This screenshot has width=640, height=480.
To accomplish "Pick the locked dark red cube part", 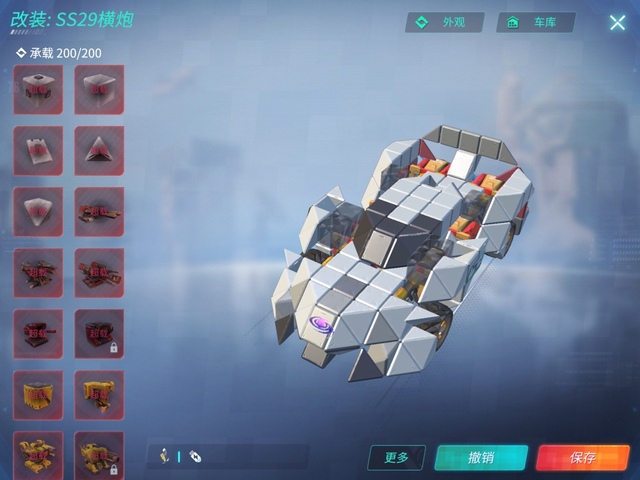I will click(x=99, y=334).
